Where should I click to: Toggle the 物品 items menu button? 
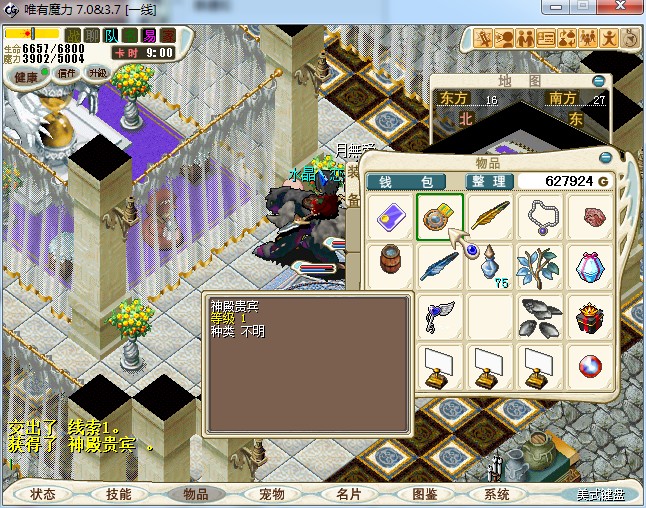click(194, 494)
